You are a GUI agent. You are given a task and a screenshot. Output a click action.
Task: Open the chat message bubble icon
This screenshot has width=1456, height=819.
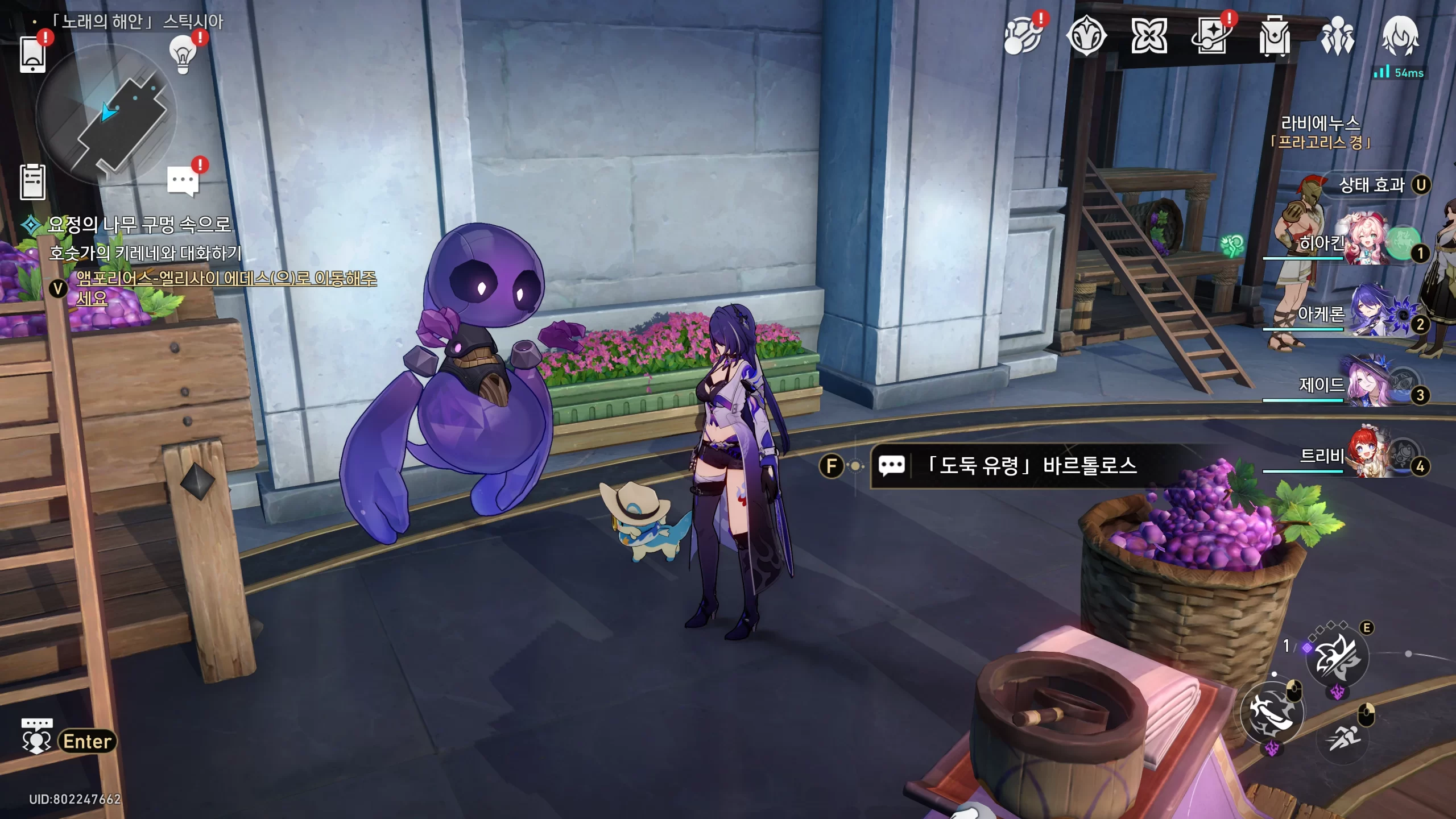[183, 181]
